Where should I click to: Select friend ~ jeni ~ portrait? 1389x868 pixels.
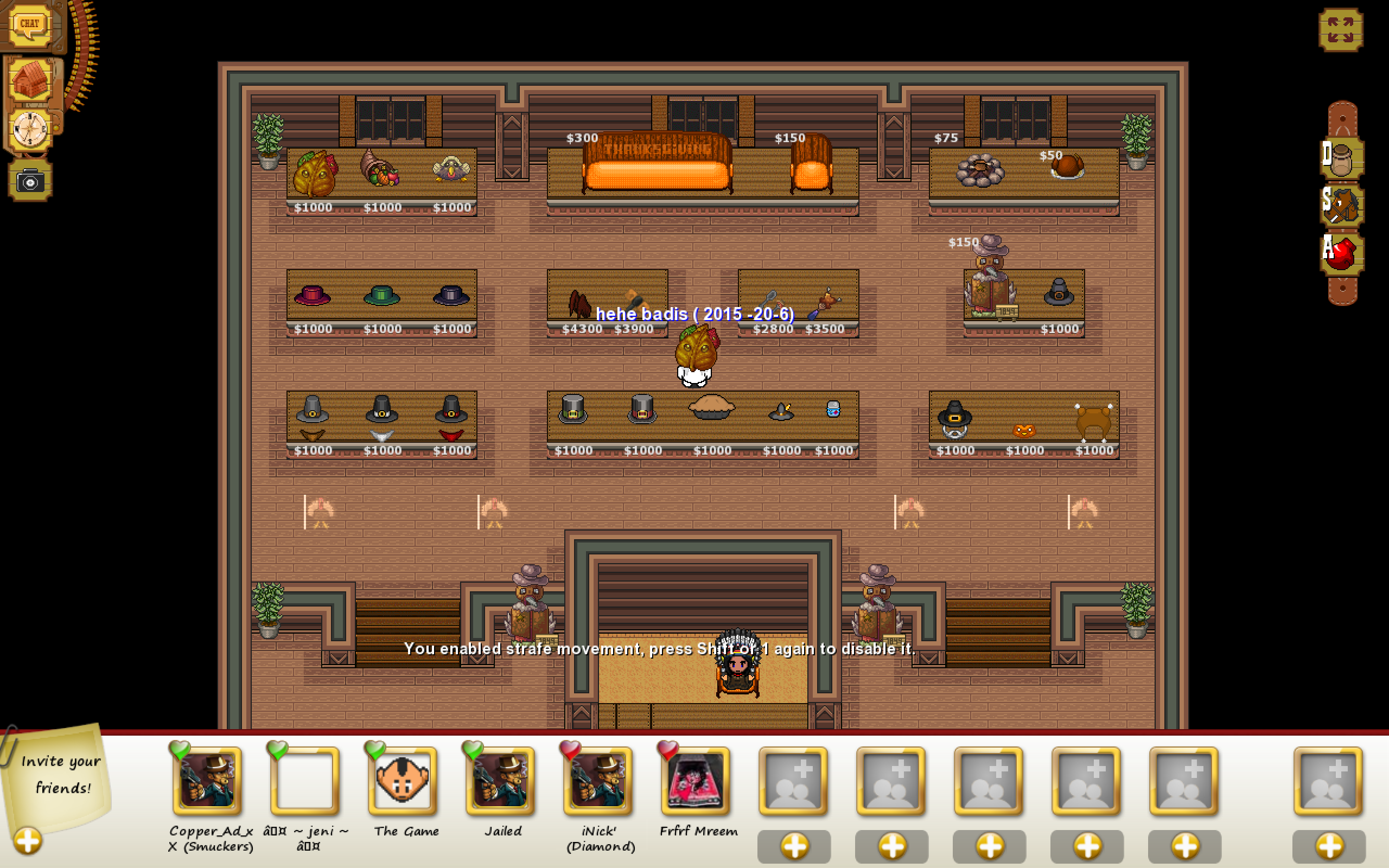(305, 781)
